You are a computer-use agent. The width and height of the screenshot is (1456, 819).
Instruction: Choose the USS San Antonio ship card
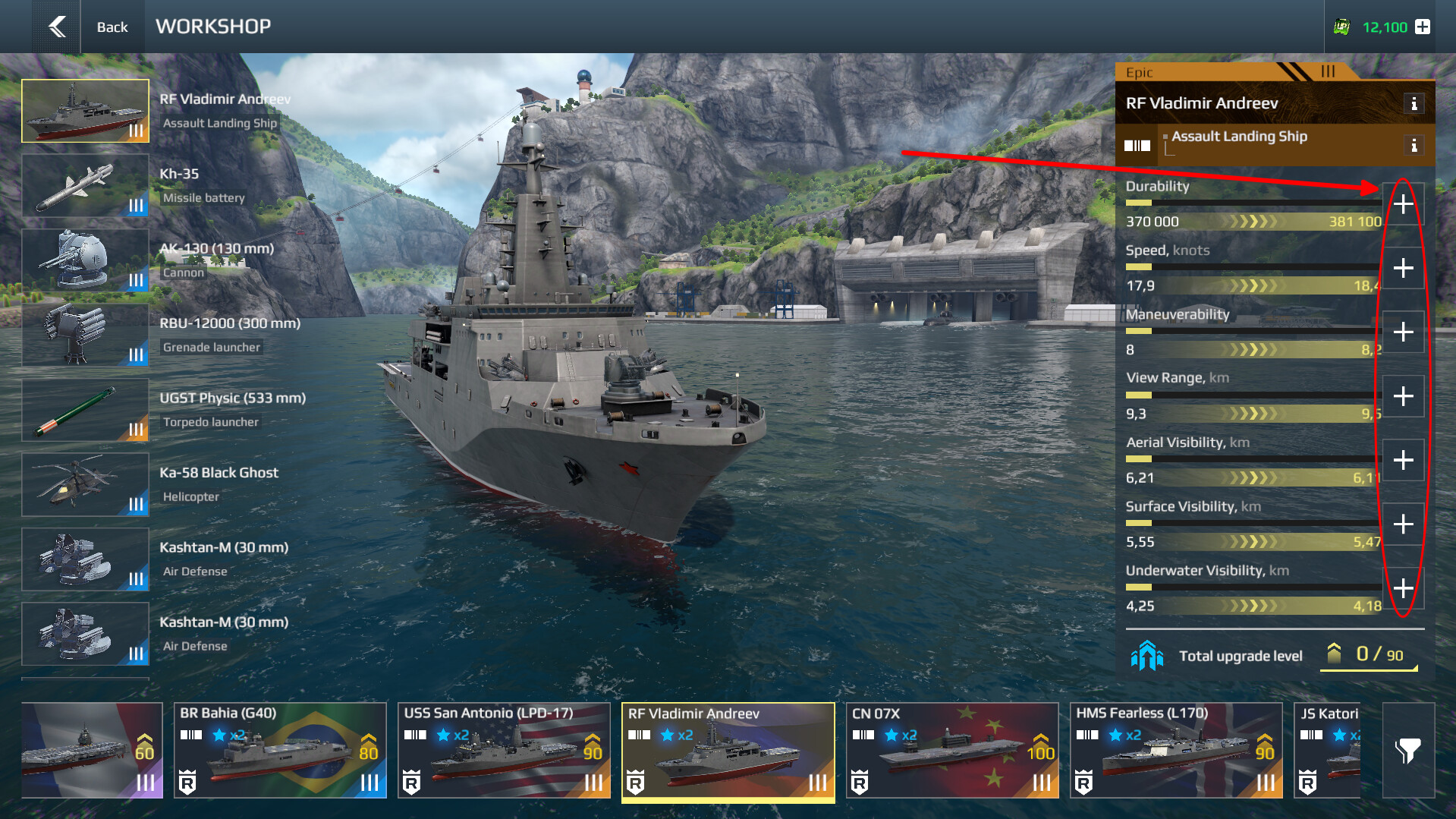point(504,750)
